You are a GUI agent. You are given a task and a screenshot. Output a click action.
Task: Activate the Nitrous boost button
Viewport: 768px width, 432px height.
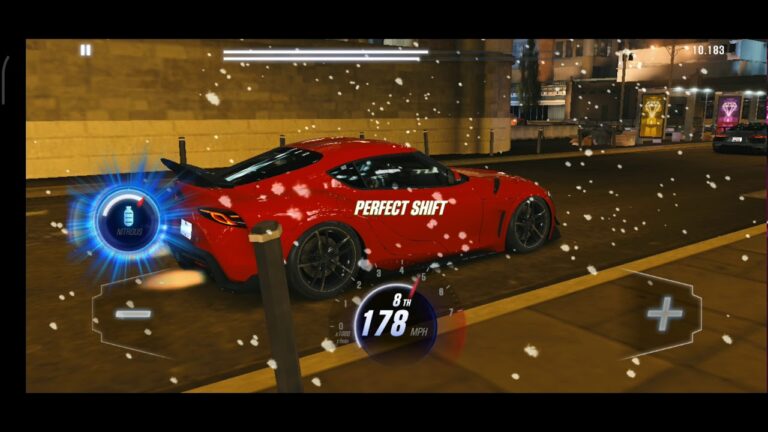click(x=127, y=218)
